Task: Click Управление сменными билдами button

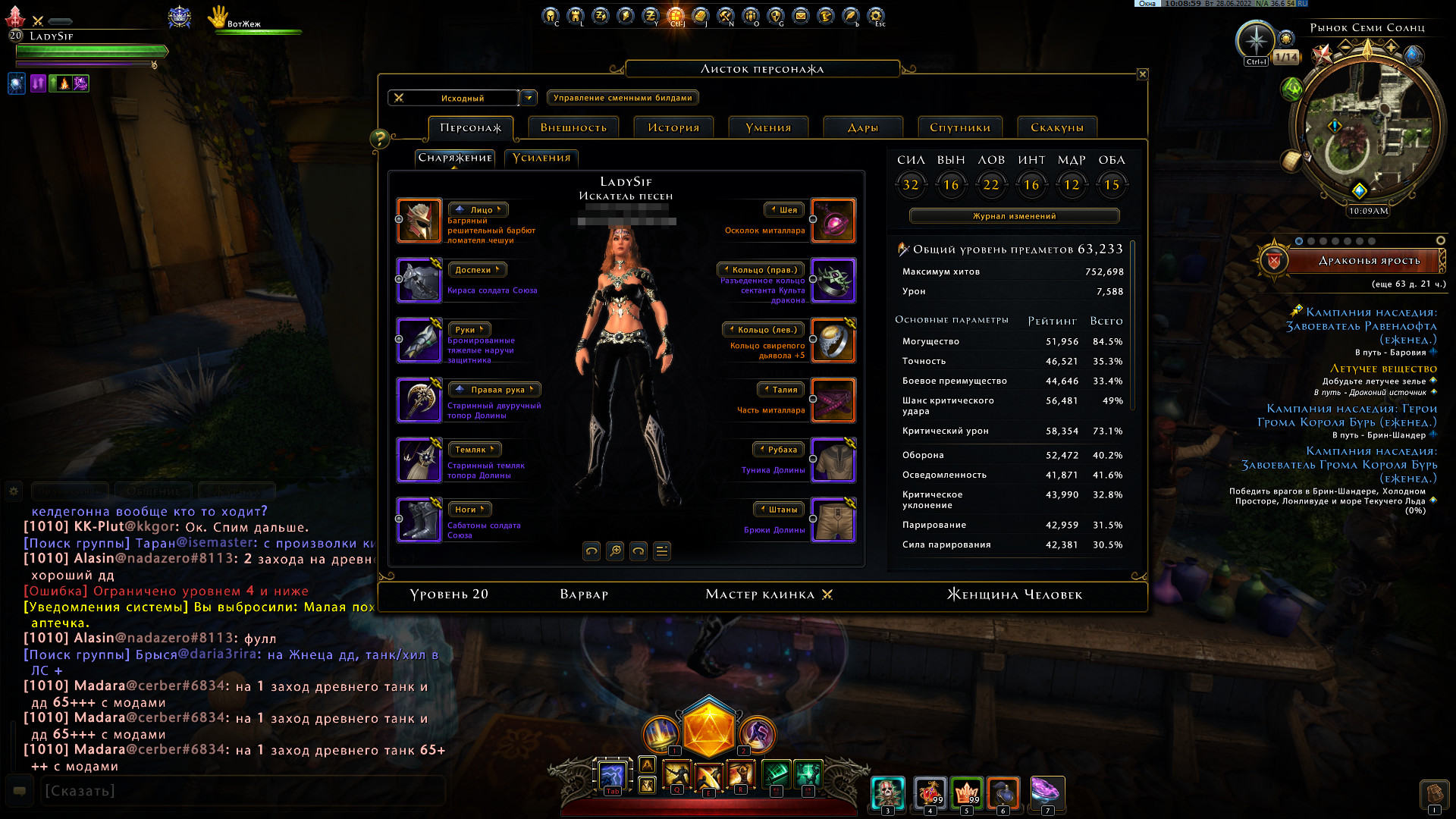Action: coord(623,98)
